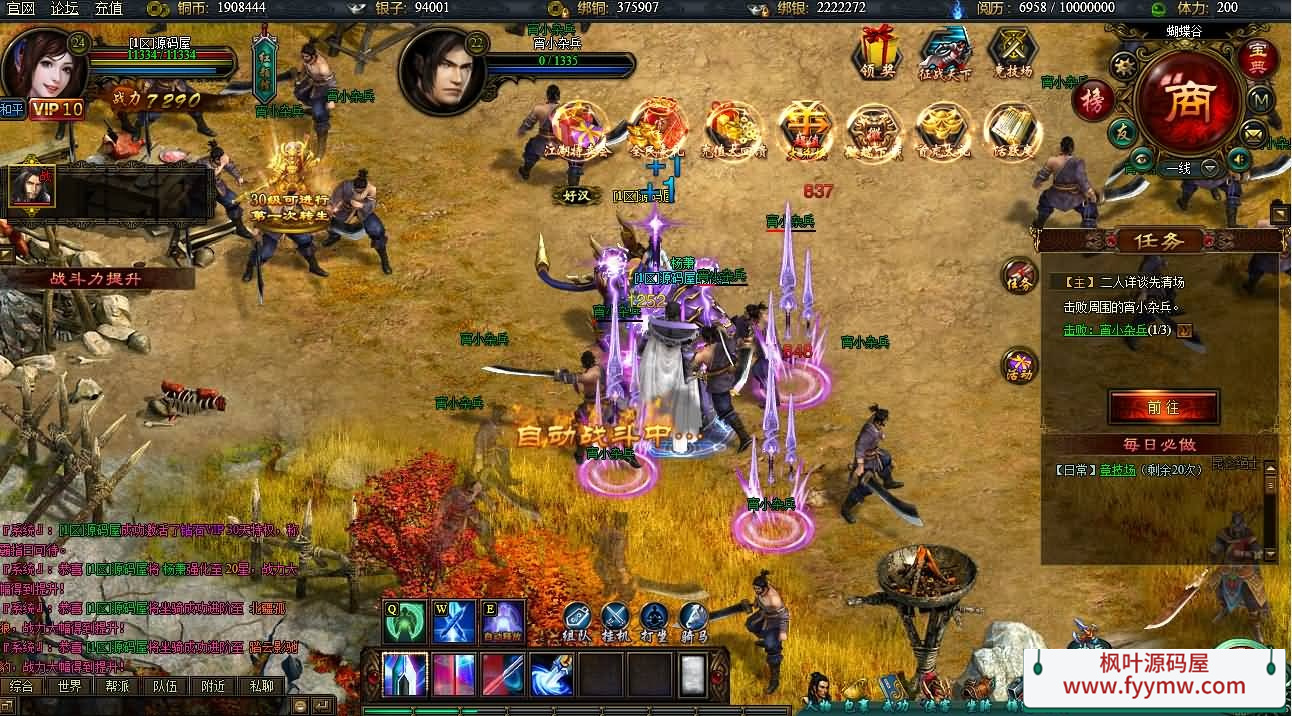This screenshot has height=716, width=1292.
Task: Enter the 竞技场 arena icon in the top row
Action: (x=1012, y=50)
